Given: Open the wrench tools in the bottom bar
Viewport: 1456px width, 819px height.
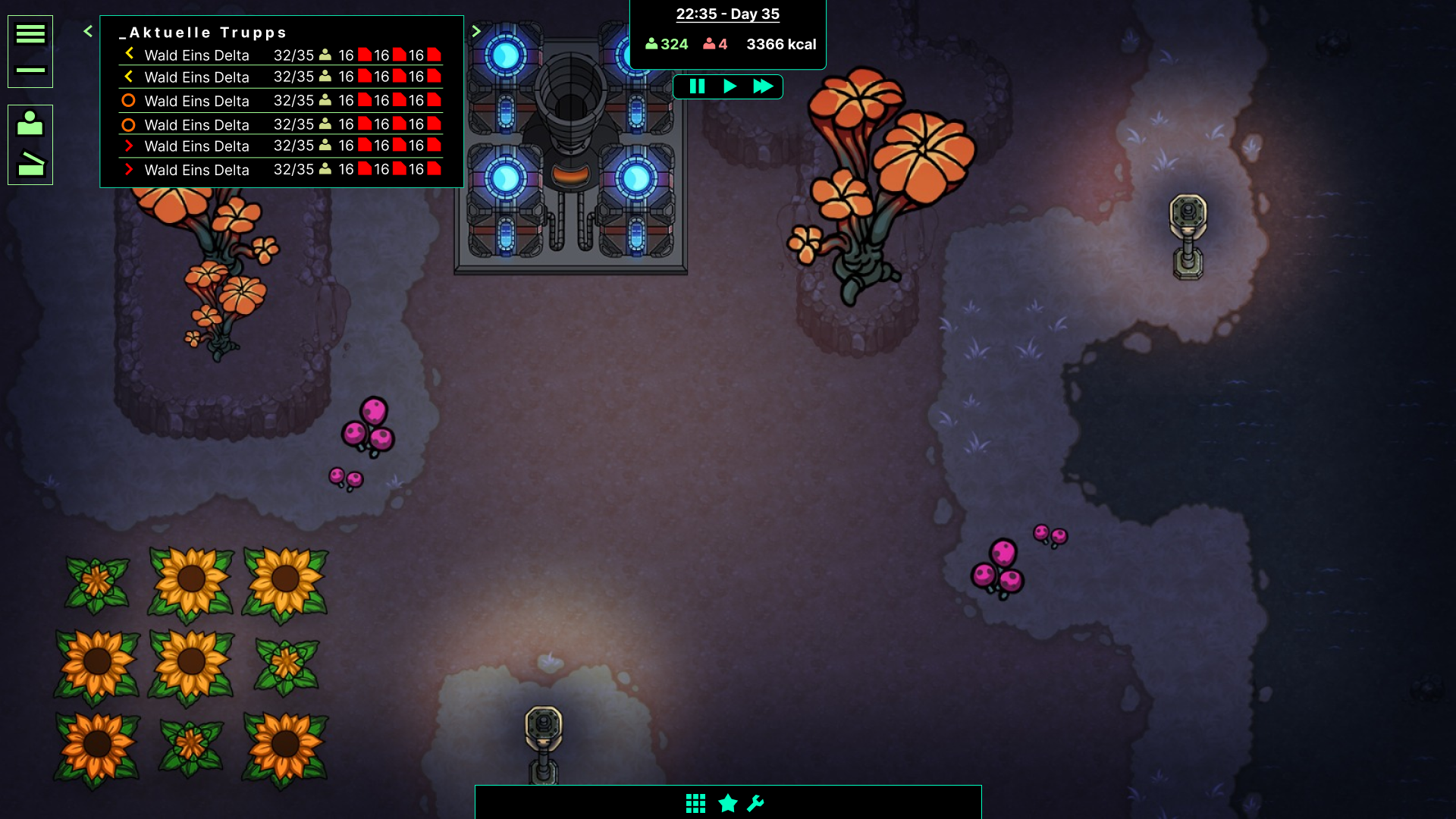Looking at the screenshot, I should [756, 803].
